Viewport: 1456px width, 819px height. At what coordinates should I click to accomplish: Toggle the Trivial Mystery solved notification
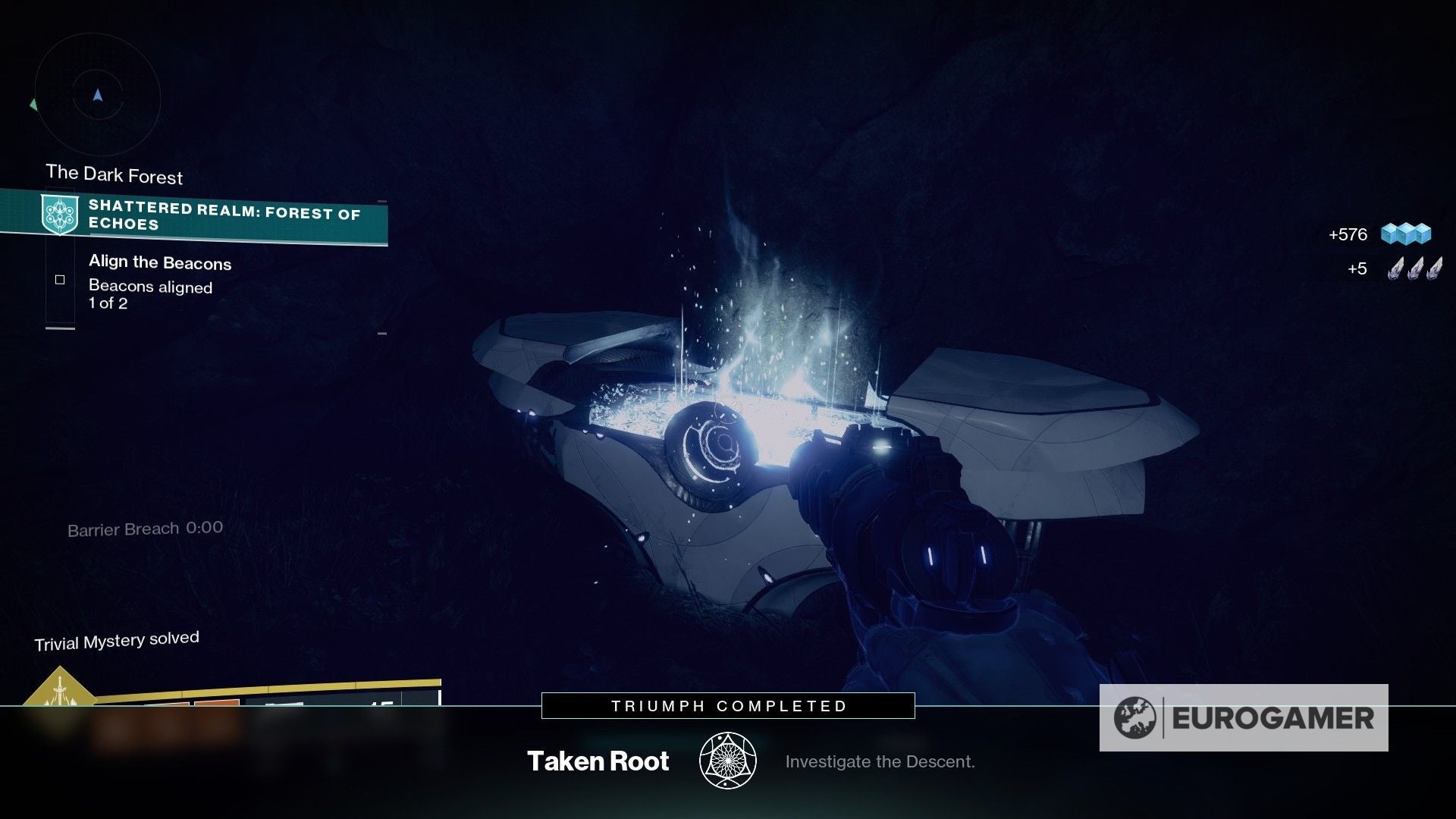[x=118, y=638]
